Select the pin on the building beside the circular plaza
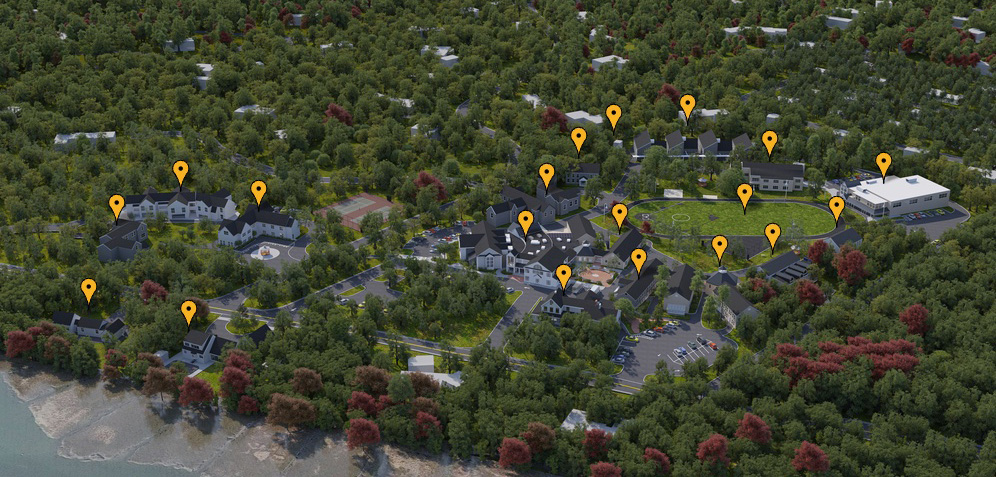Viewport: 996px width, 477px height. 258,191
